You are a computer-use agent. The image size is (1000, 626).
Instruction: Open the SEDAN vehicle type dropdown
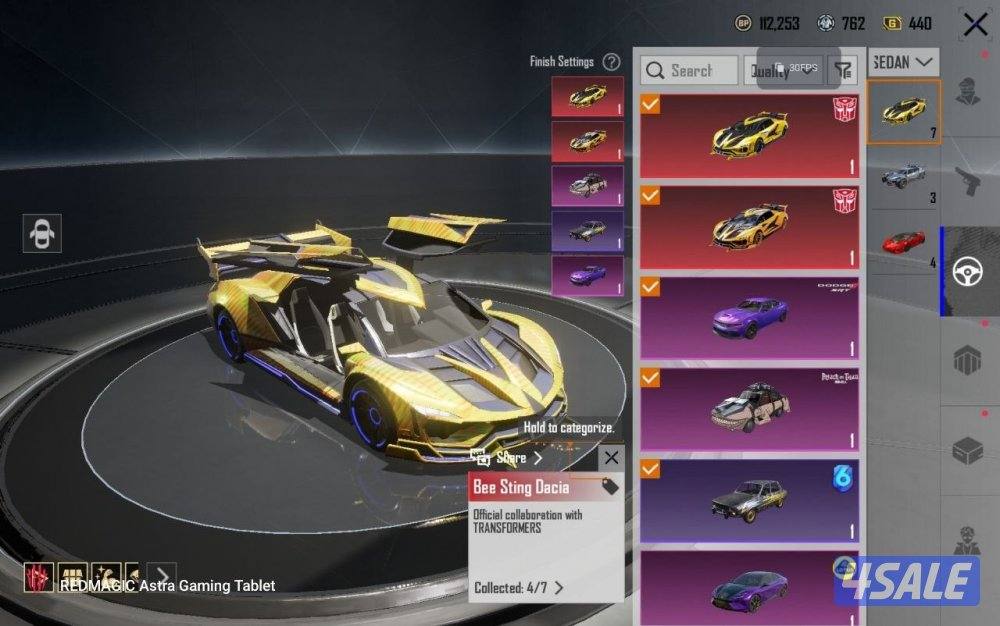[904, 62]
